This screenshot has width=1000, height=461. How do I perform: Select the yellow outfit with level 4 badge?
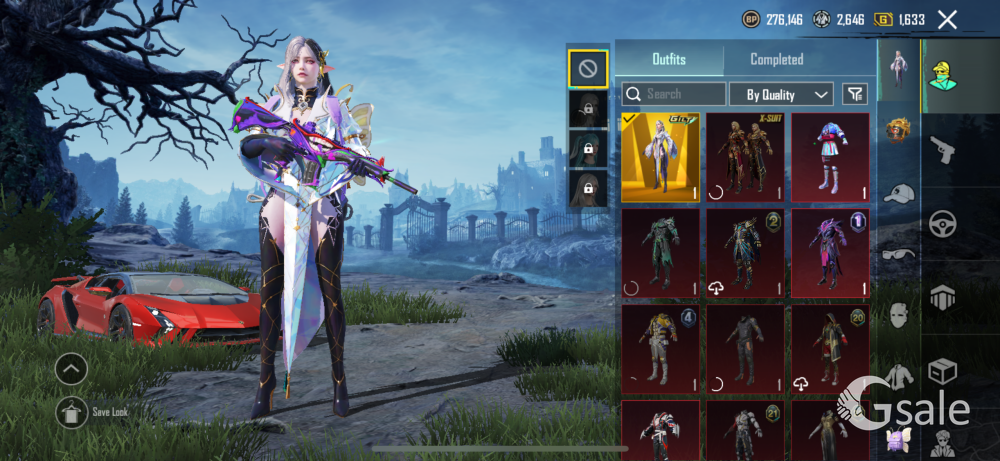[660, 349]
